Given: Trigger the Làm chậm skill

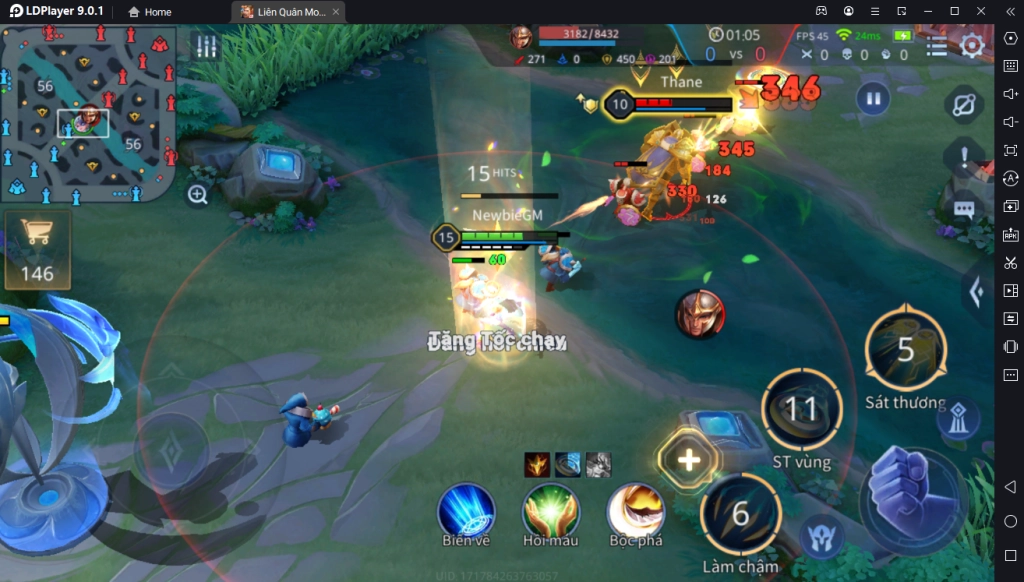Looking at the screenshot, I should point(740,514).
